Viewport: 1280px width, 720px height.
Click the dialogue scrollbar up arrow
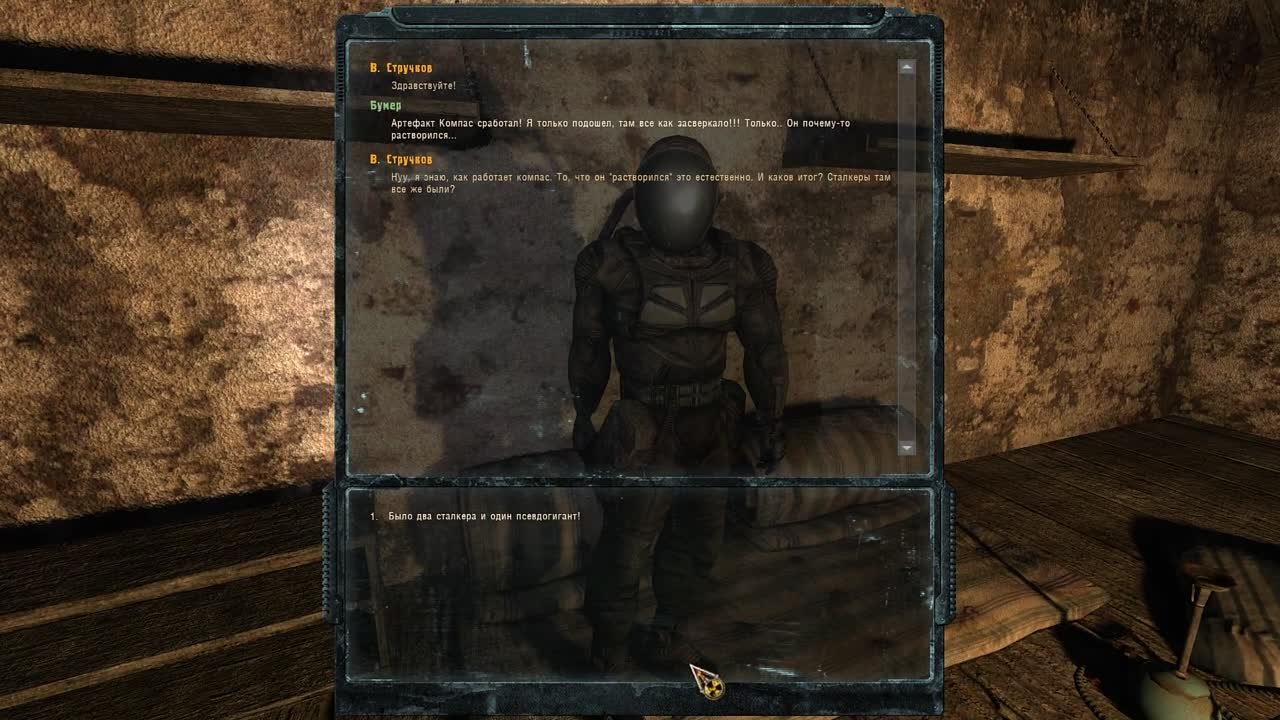click(907, 67)
